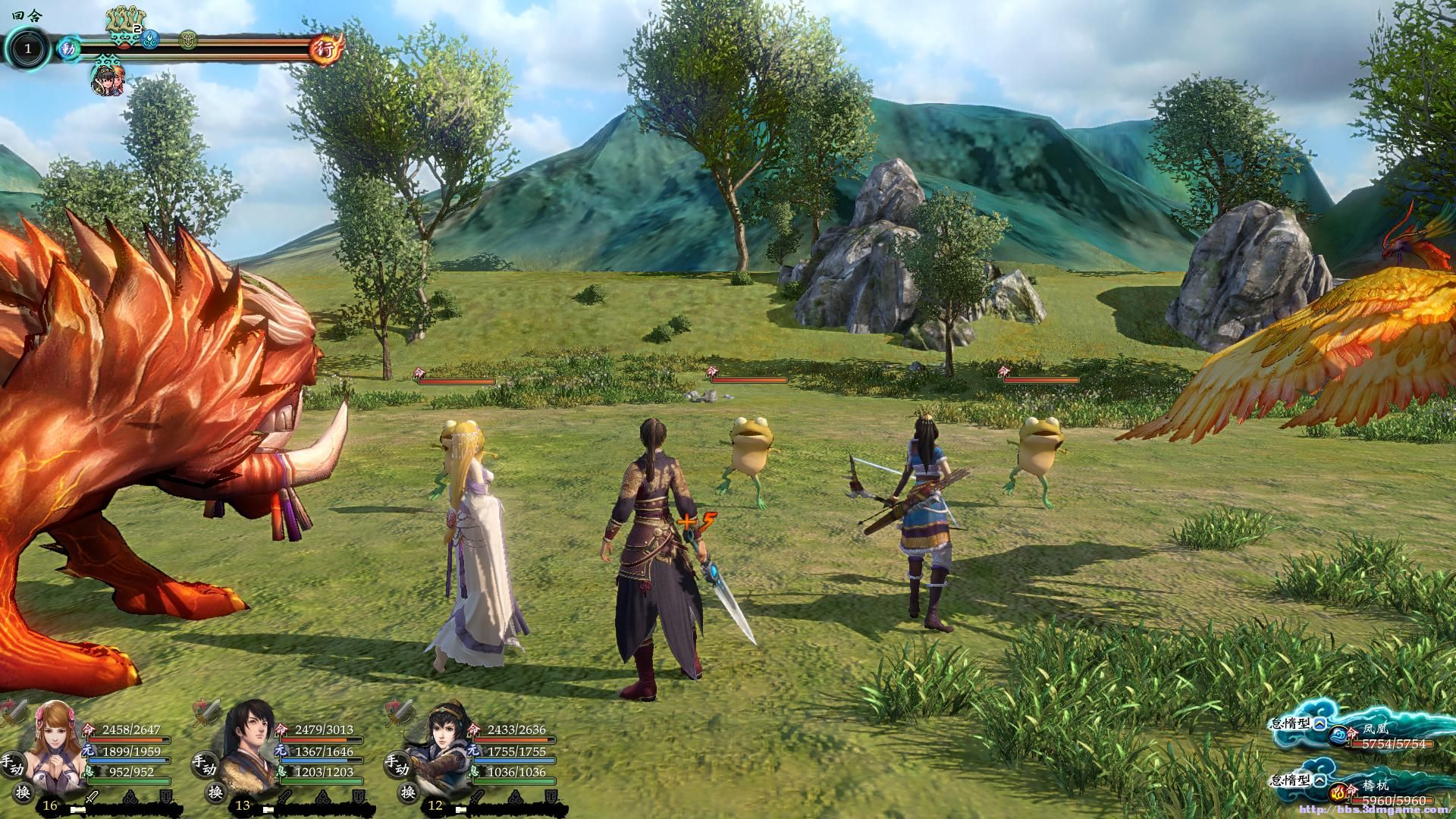Expand the 鳳凰 behavior type arrow
This screenshot has width=1456, height=819.
(1320, 723)
